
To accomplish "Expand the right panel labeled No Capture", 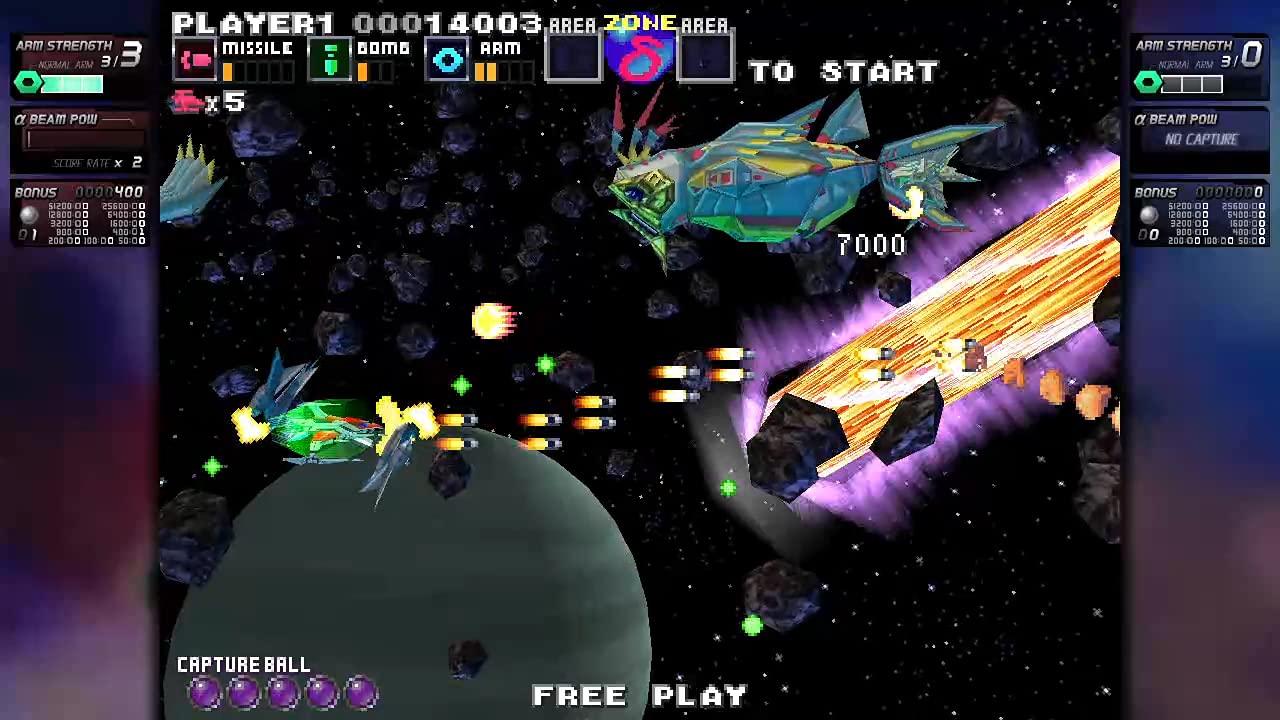I will [x=1200, y=139].
